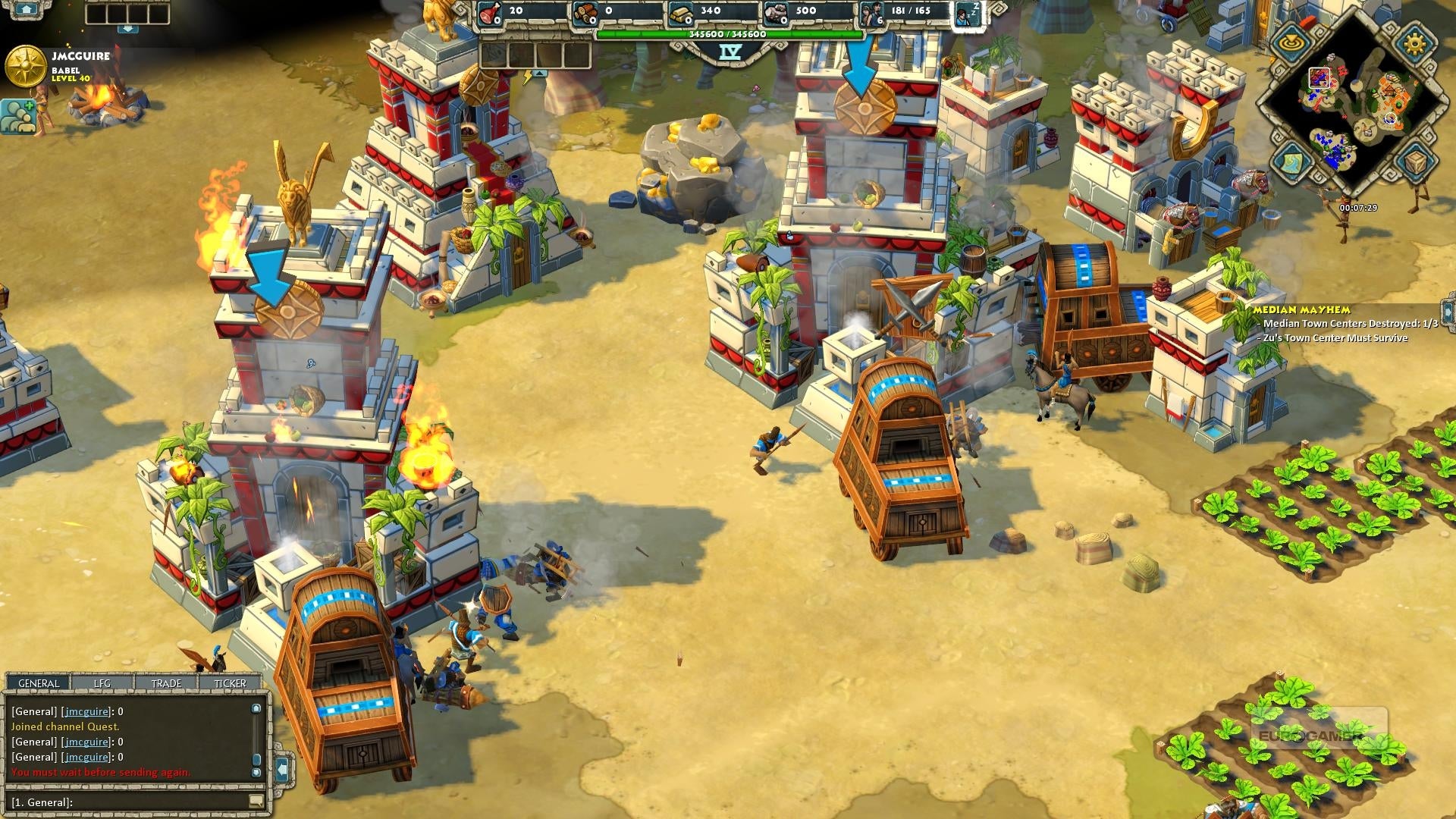Open the add-friends party icon
The image size is (1456, 819).
18,116
